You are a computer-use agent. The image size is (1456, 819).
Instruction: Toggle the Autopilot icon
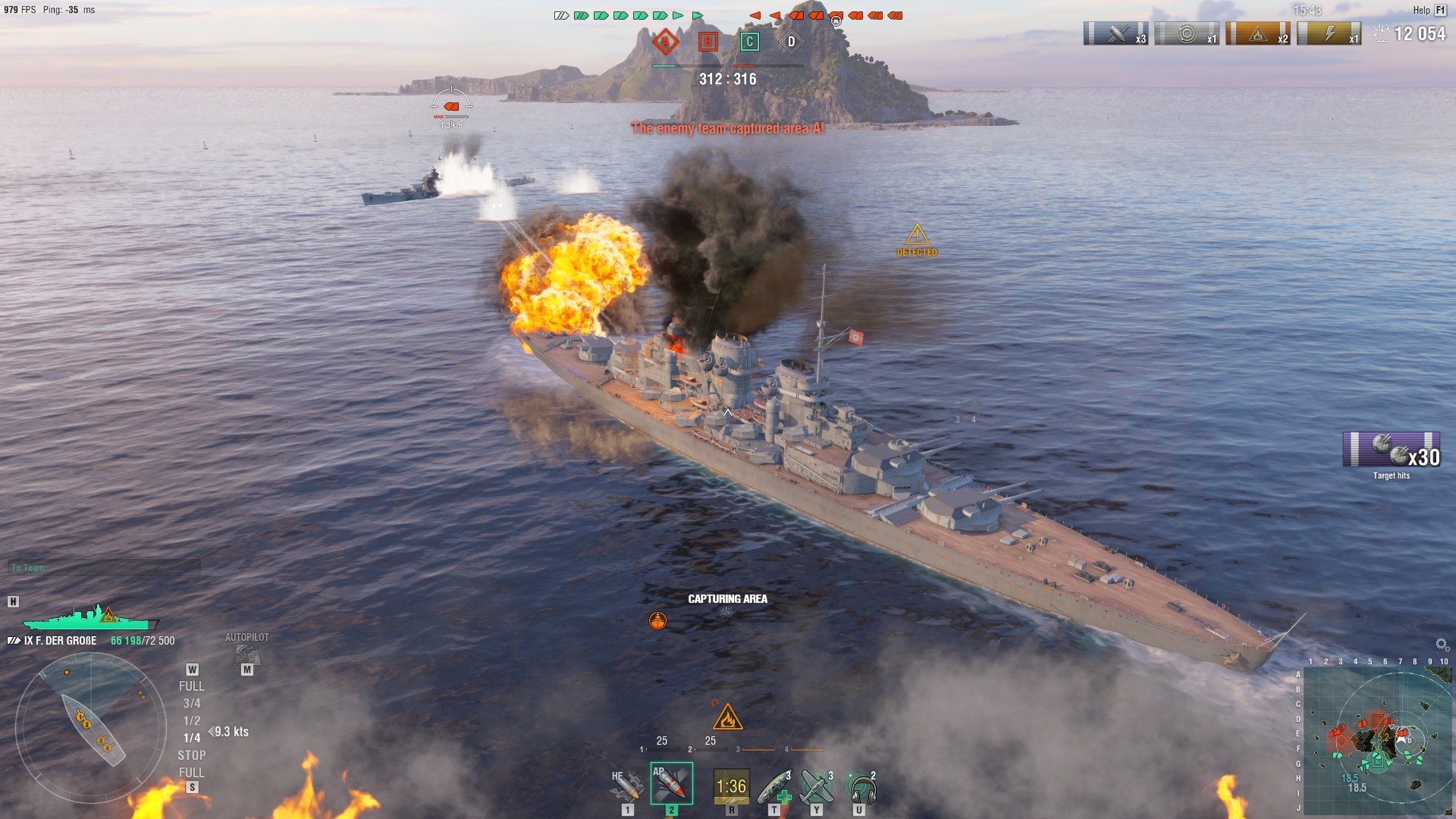246,654
